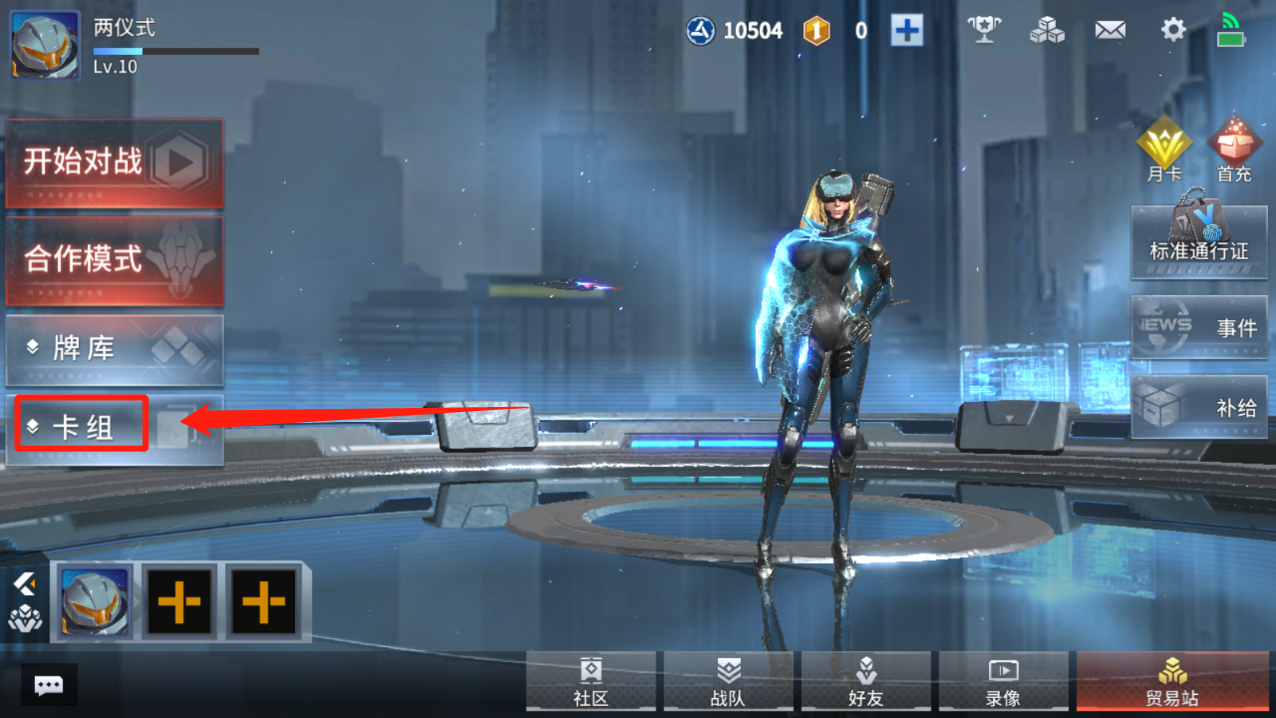Open the chat speech bubble
The width and height of the screenshot is (1276, 718).
48,685
